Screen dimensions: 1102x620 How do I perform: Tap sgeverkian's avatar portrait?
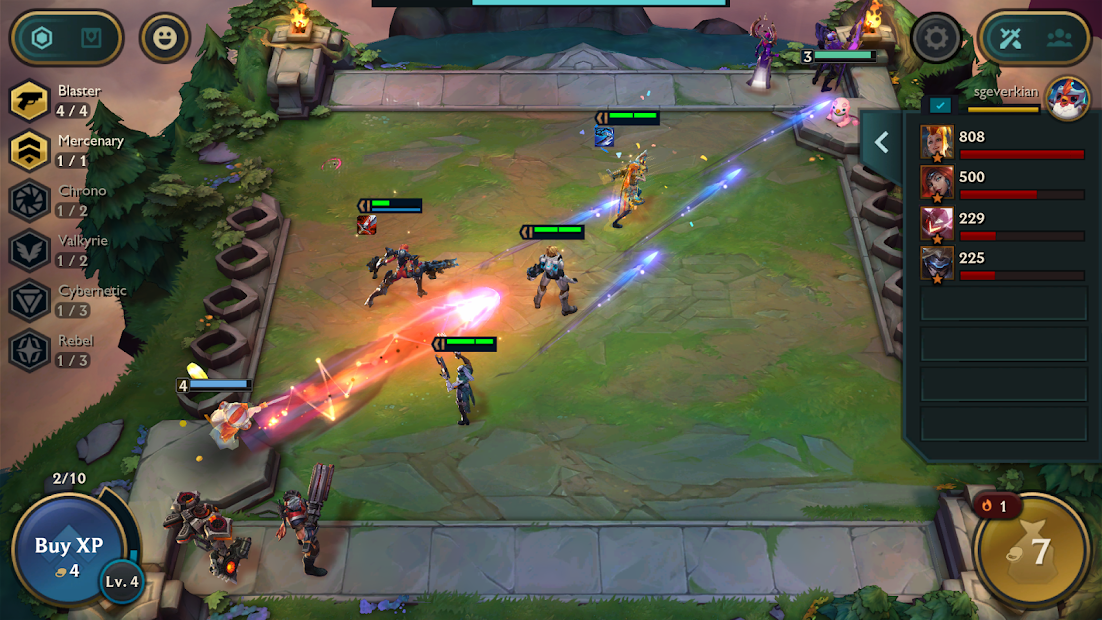[x=1068, y=99]
